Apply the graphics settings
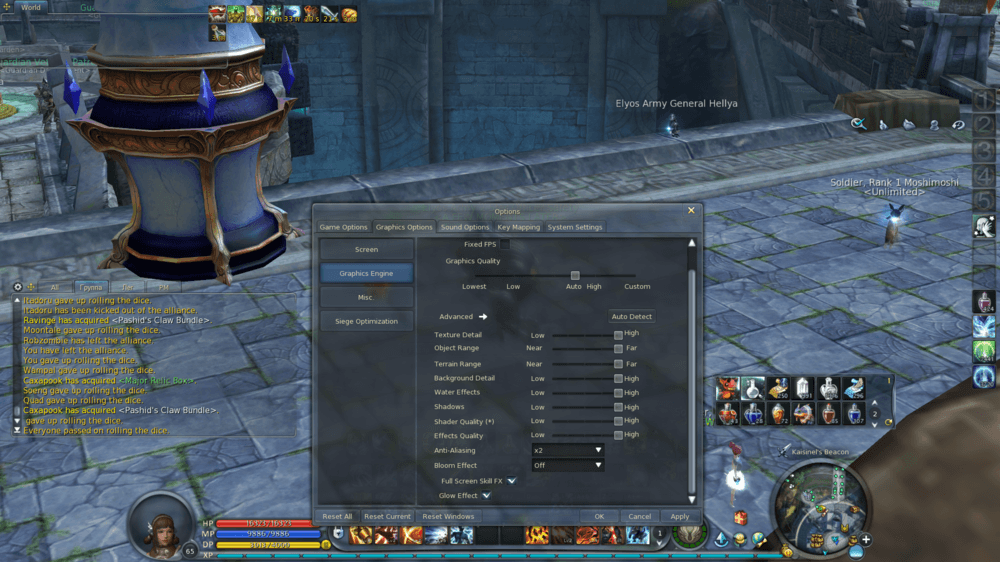Screen dimensions: 1000x562 680,517
